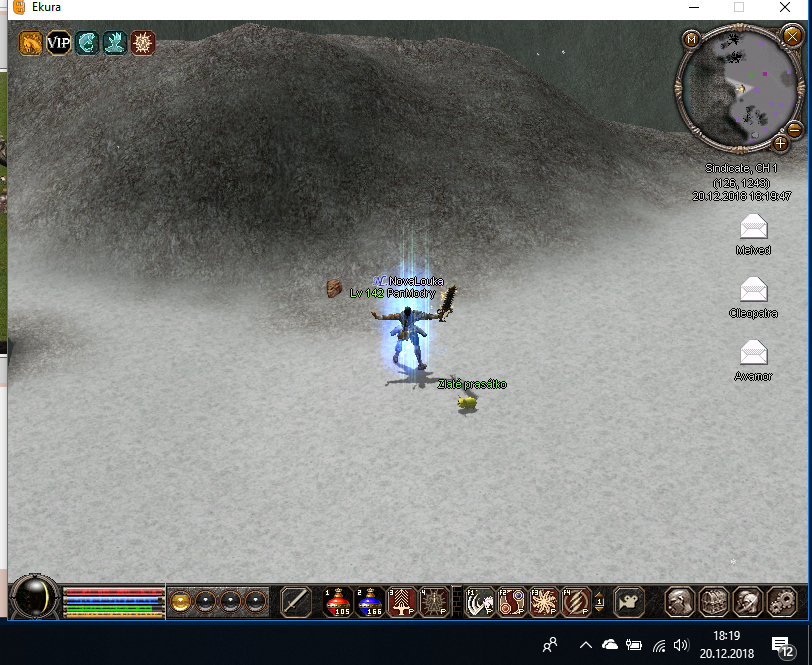
Task: Zoom in the minimap with plus button
Action: point(780,143)
